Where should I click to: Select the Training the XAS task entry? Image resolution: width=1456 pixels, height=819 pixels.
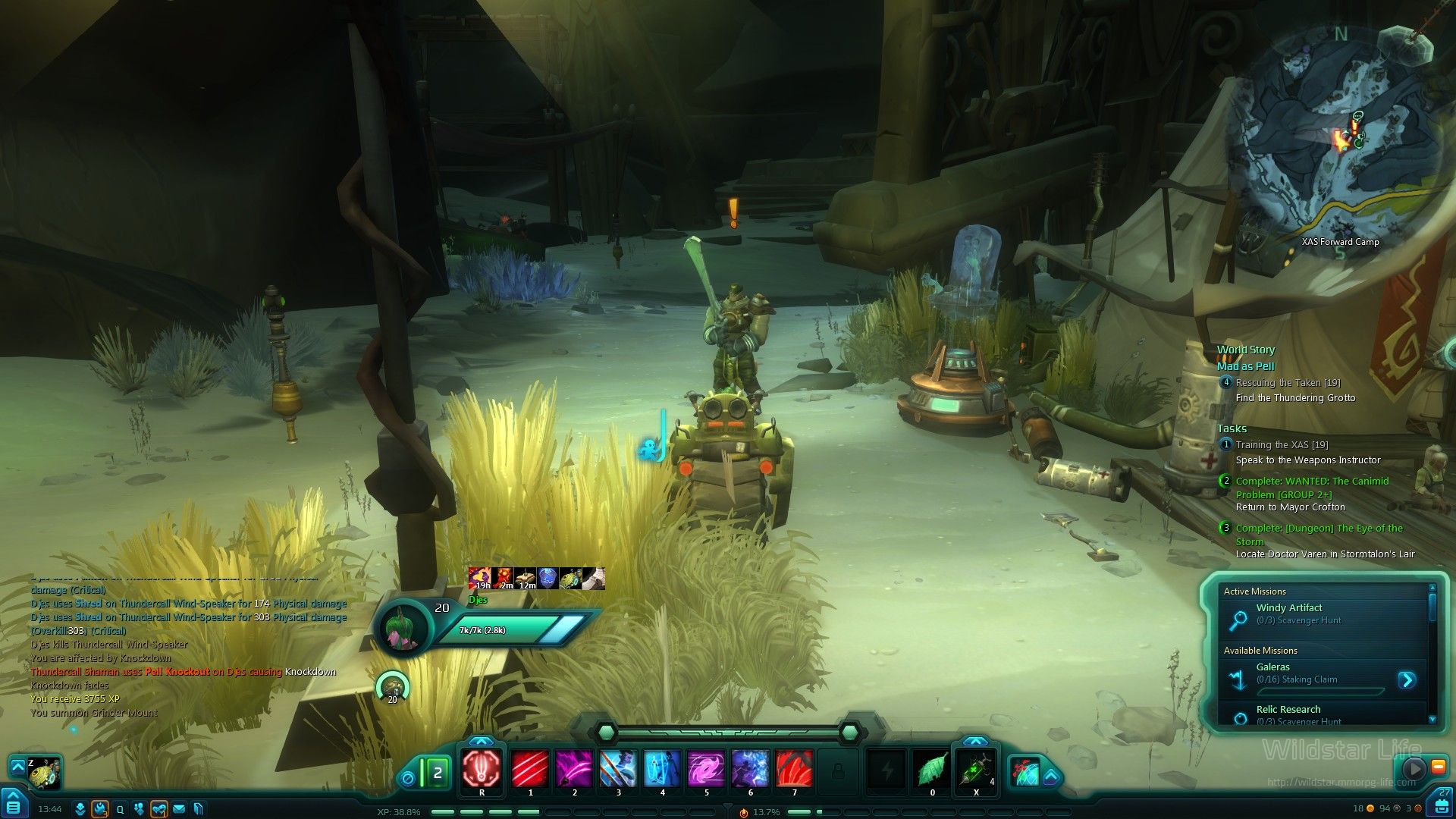click(x=1282, y=445)
